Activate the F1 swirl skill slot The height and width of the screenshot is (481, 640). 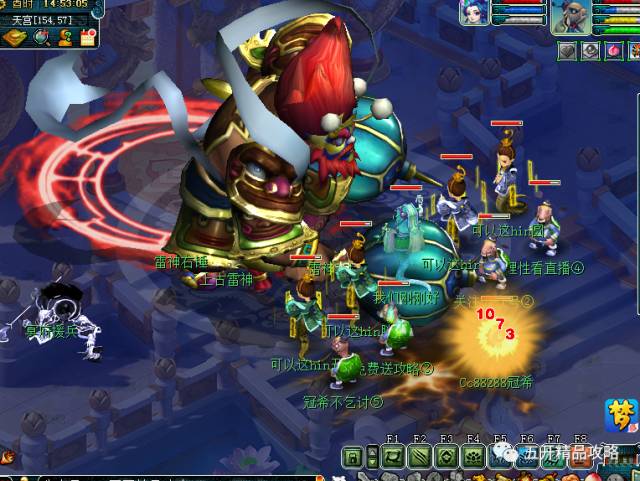coord(392,458)
